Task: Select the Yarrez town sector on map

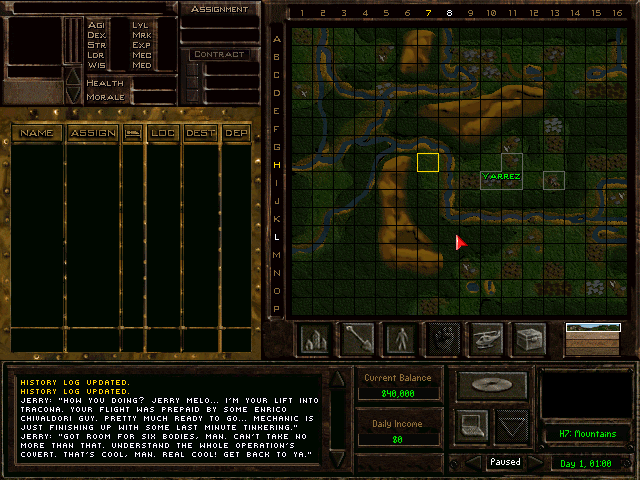Action: click(501, 176)
